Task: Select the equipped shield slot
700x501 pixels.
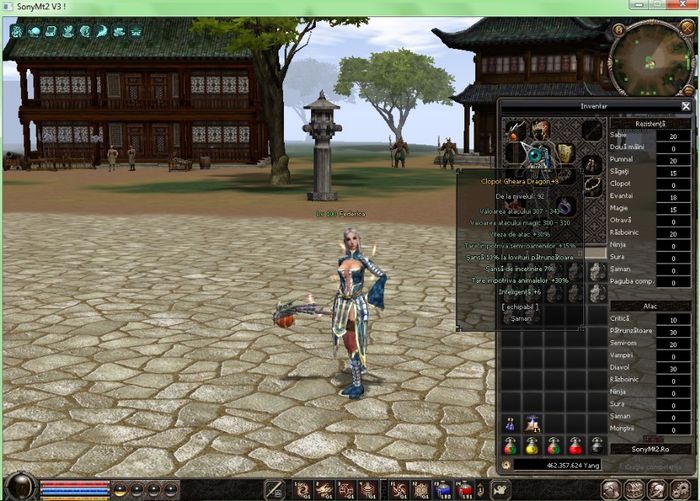Action: tap(565, 152)
